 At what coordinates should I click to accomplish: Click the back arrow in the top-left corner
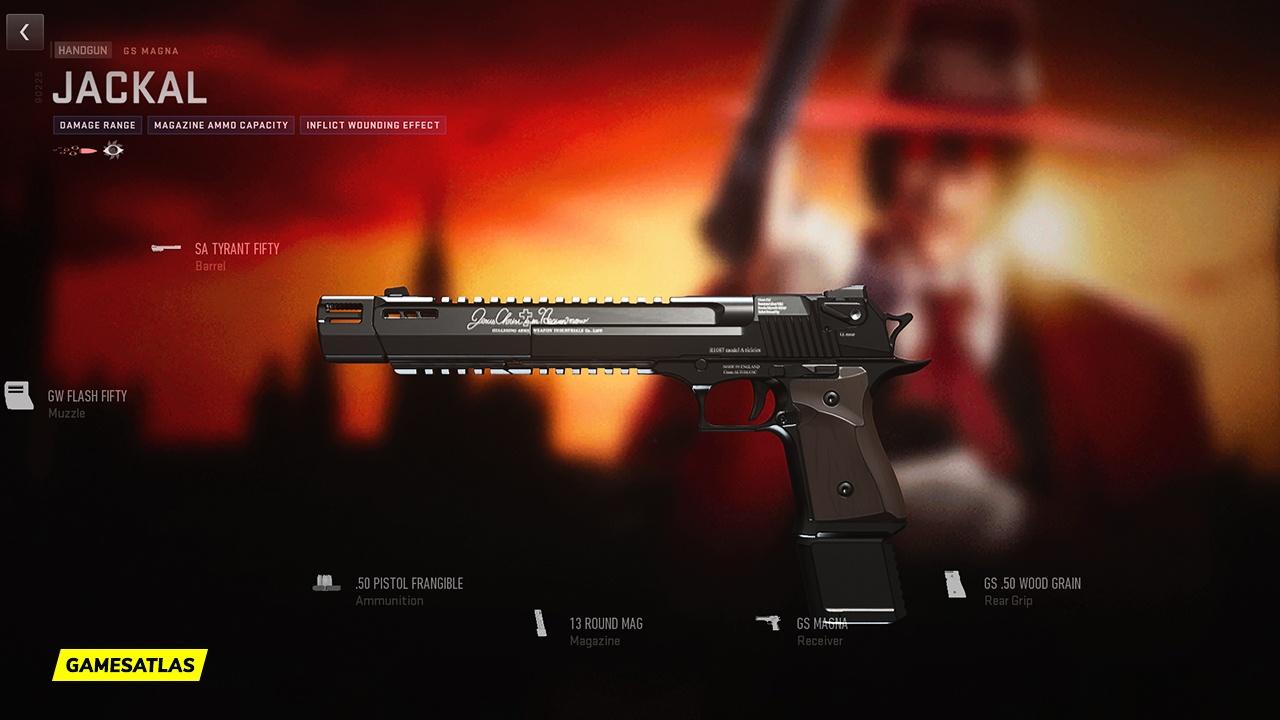24,31
